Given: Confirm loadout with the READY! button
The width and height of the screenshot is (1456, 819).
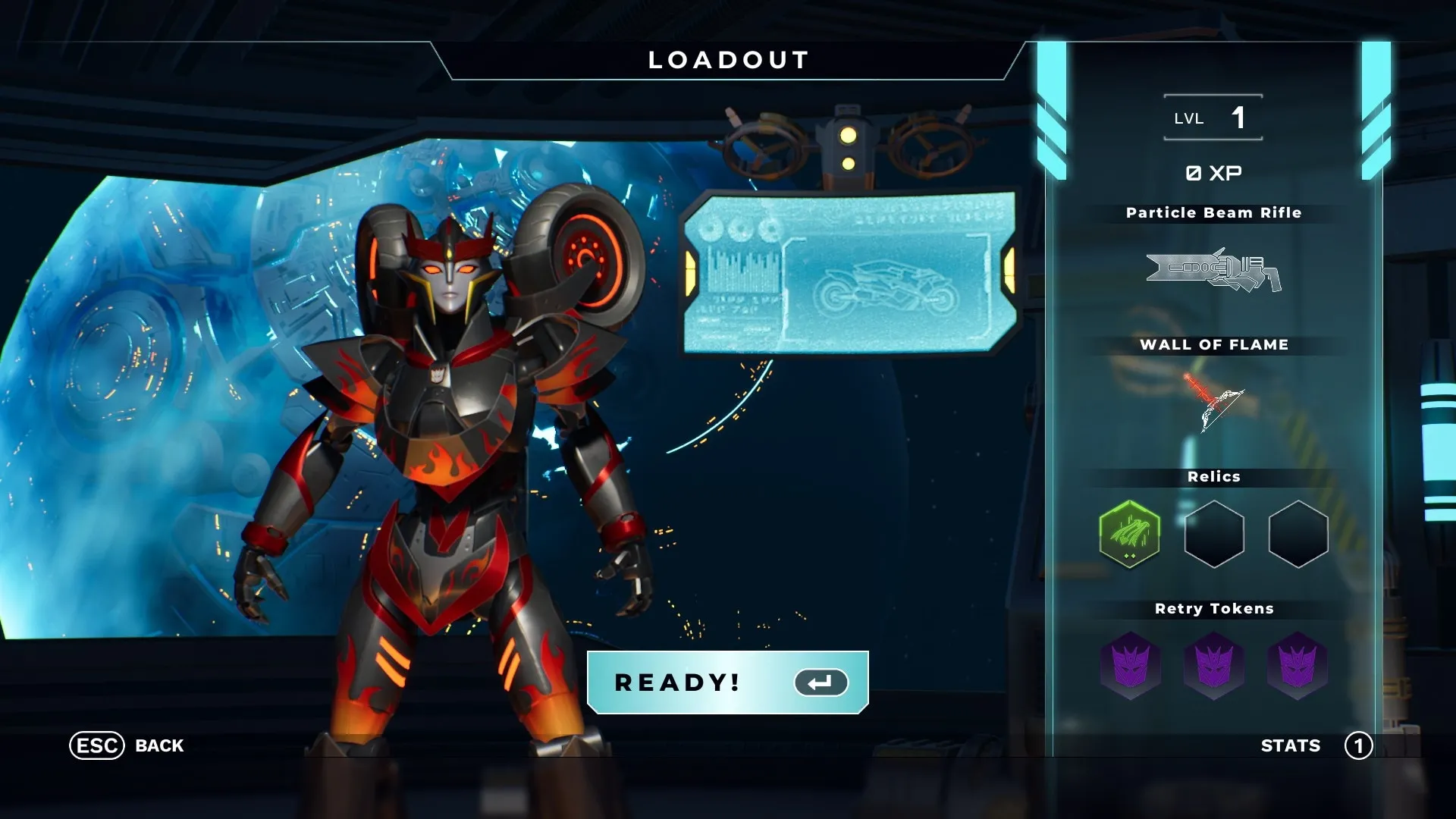Looking at the screenshot, I should (727, 682).
